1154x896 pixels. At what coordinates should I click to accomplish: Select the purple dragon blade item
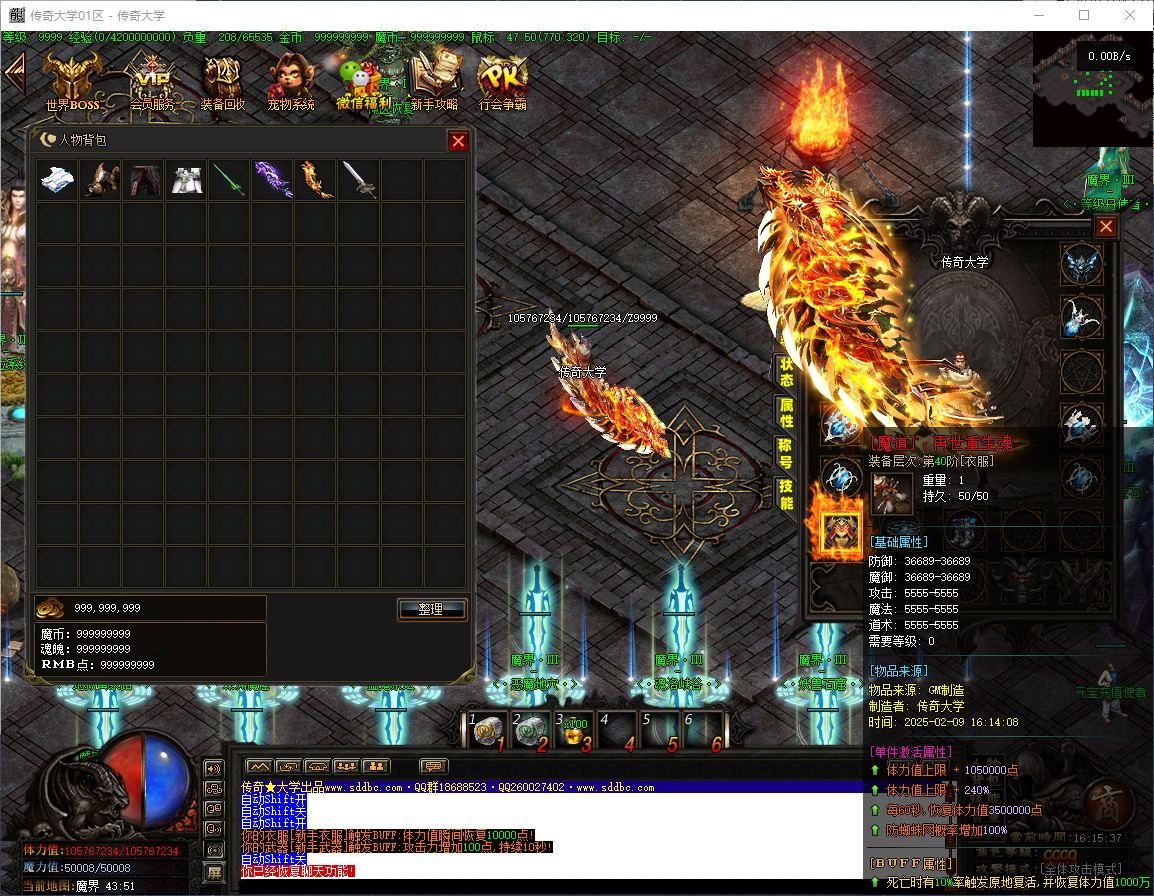point(272,181)
